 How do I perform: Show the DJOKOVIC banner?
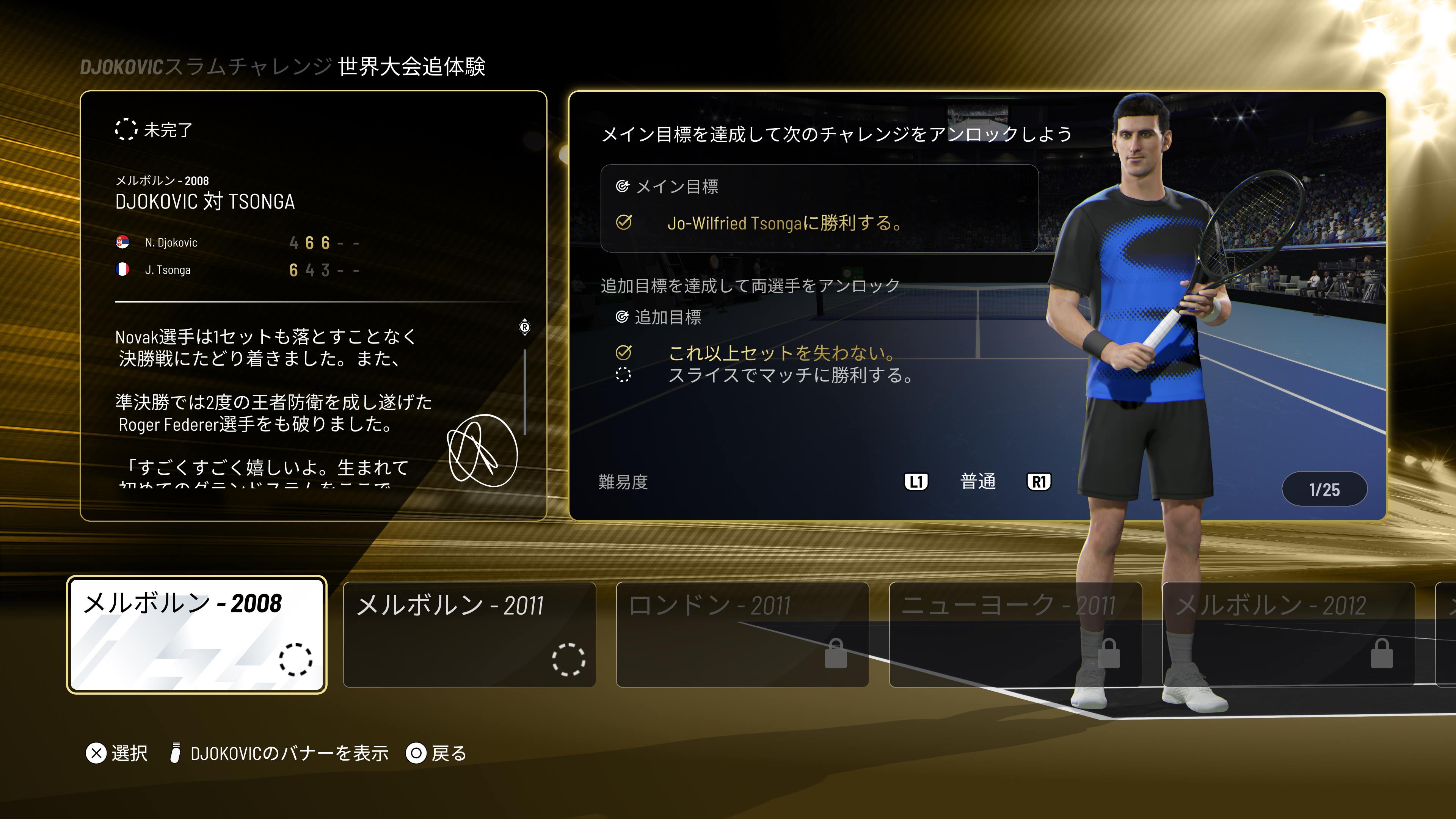pos(279,753)
